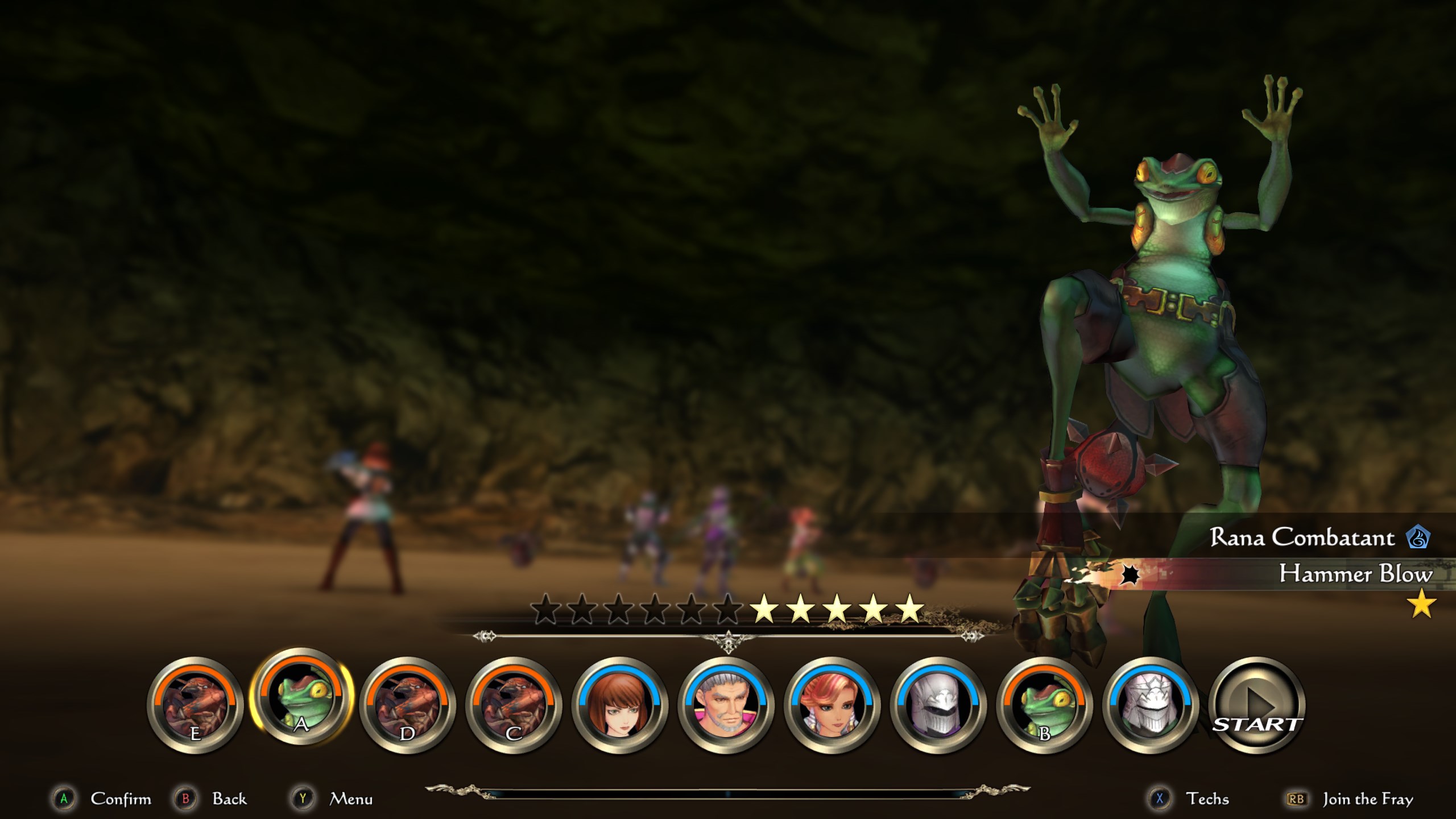Select the purple-collared helmeted knight portrait
Image resolution: width=1456 pixels, height=819 pixels.
pyautogui.click(x=938, y=706)
